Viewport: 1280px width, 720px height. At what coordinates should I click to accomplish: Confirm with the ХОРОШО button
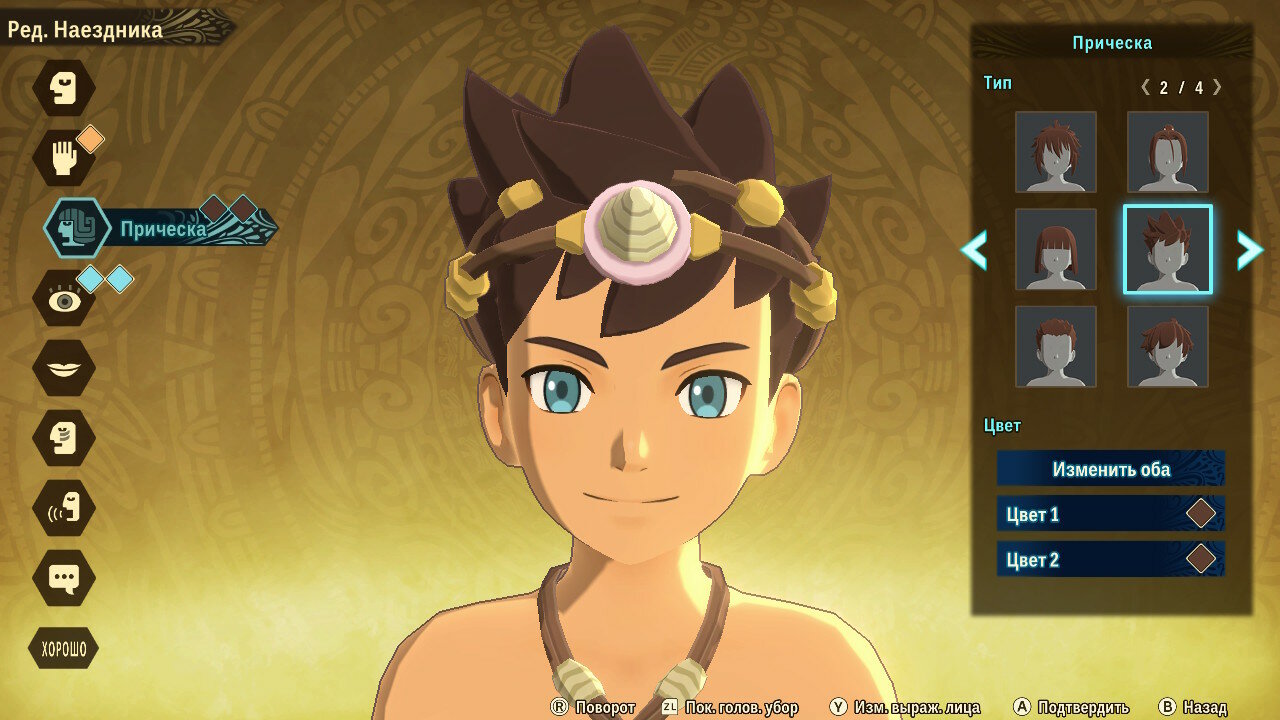click(64, 650)
